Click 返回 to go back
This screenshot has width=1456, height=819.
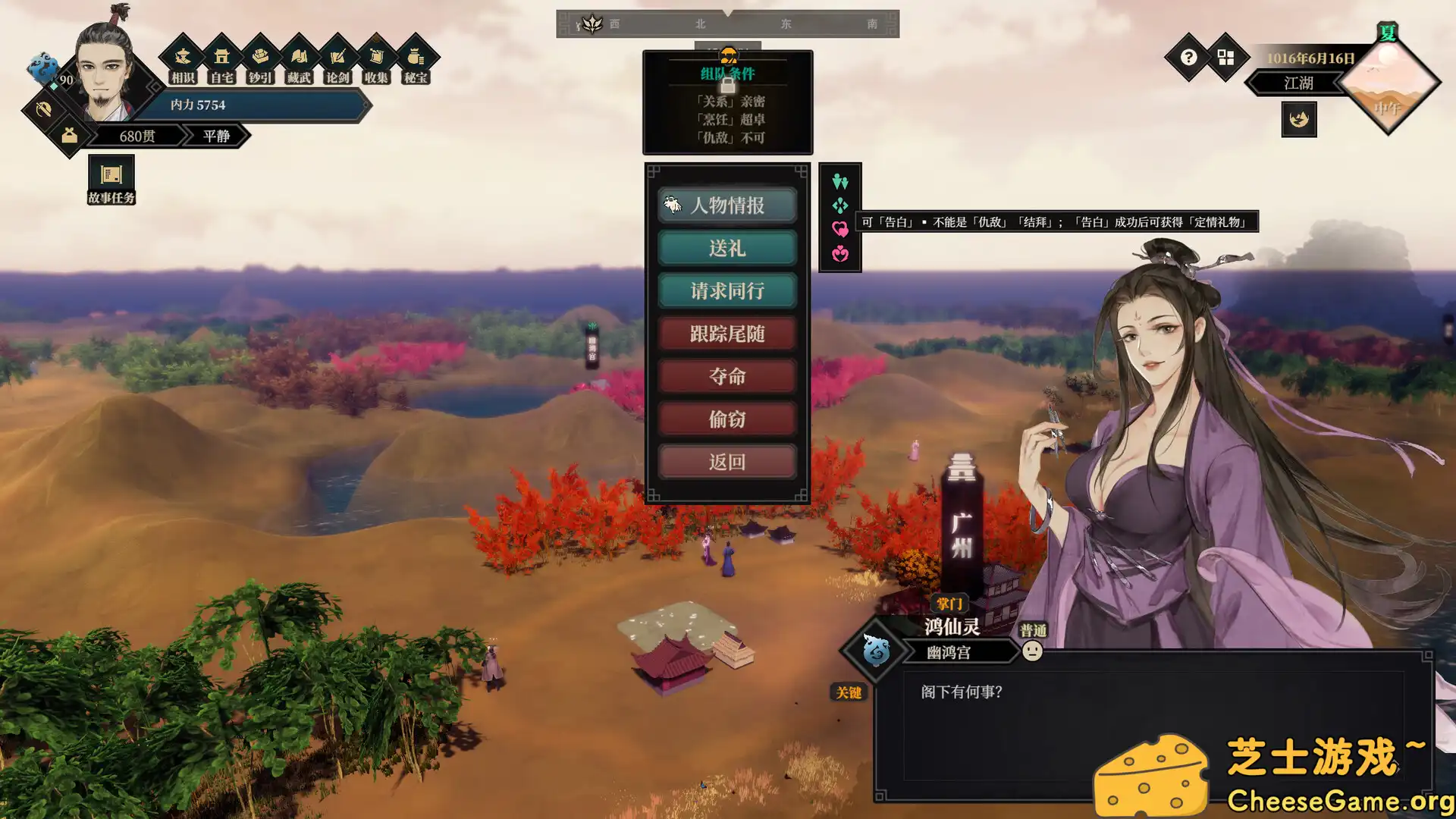pos(726,462)
